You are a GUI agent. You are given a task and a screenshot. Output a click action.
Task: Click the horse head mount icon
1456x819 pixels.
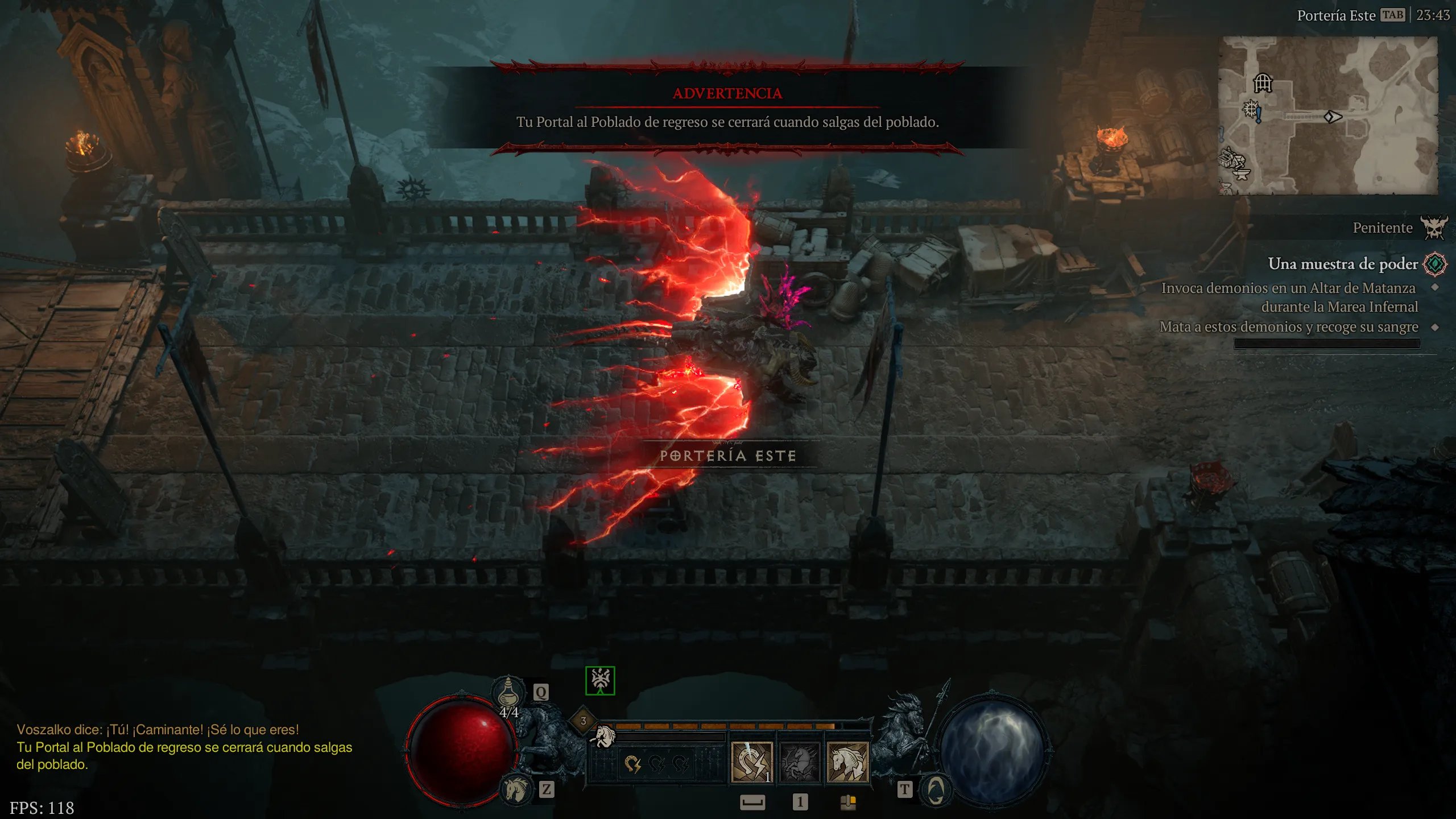click(515, 789)
